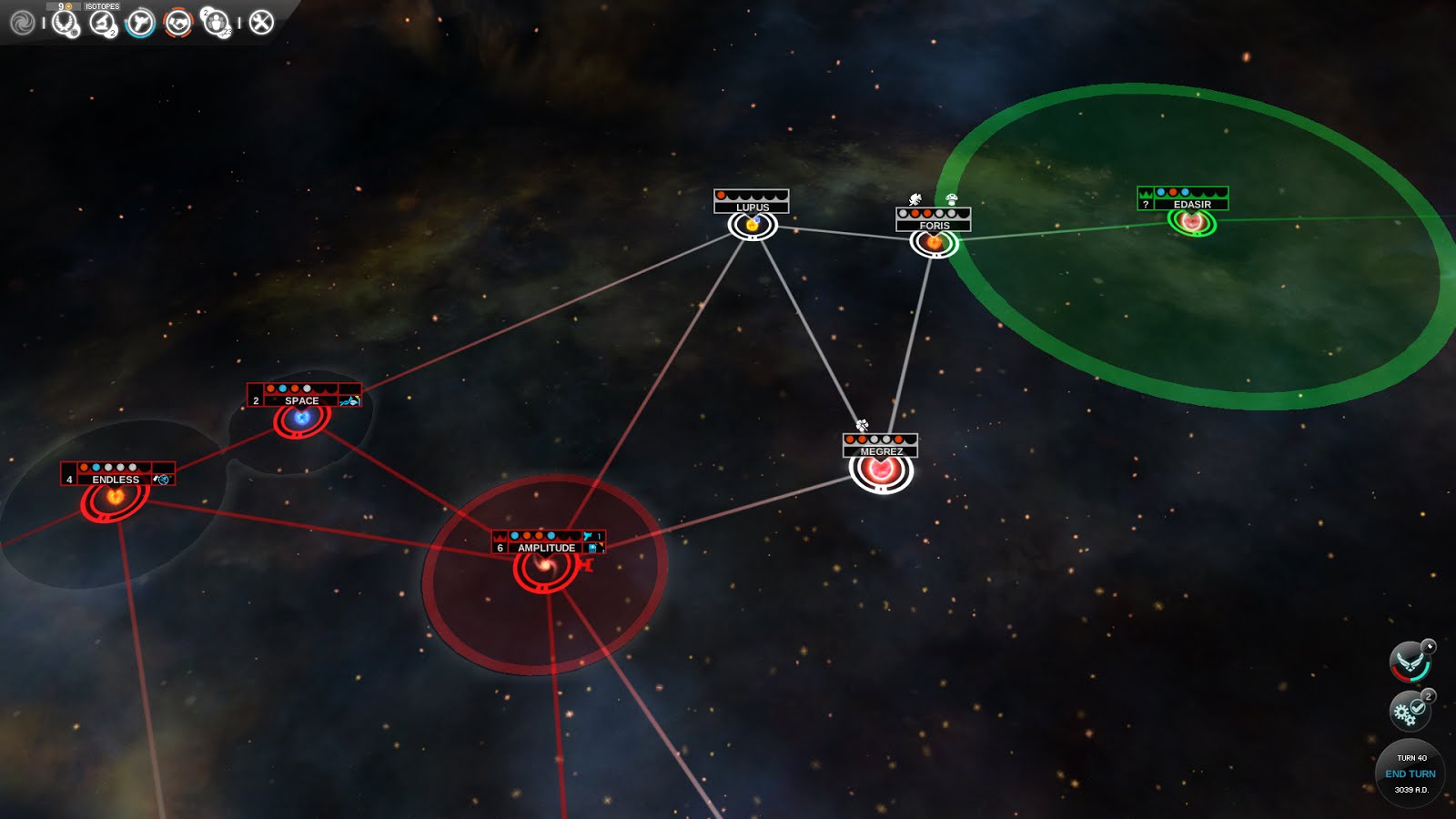
Task: Select the SPACE system label
Action: pos(302,400)
